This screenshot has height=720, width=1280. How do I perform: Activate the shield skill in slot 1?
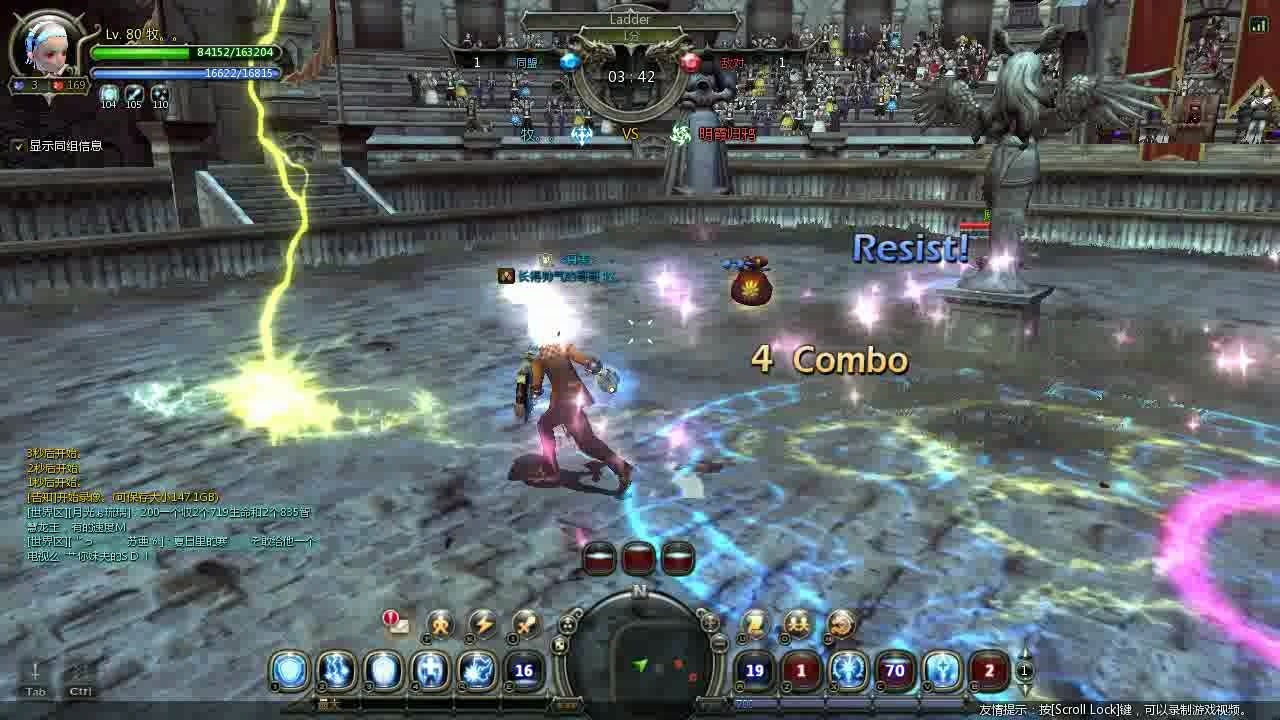pos(290,671)
